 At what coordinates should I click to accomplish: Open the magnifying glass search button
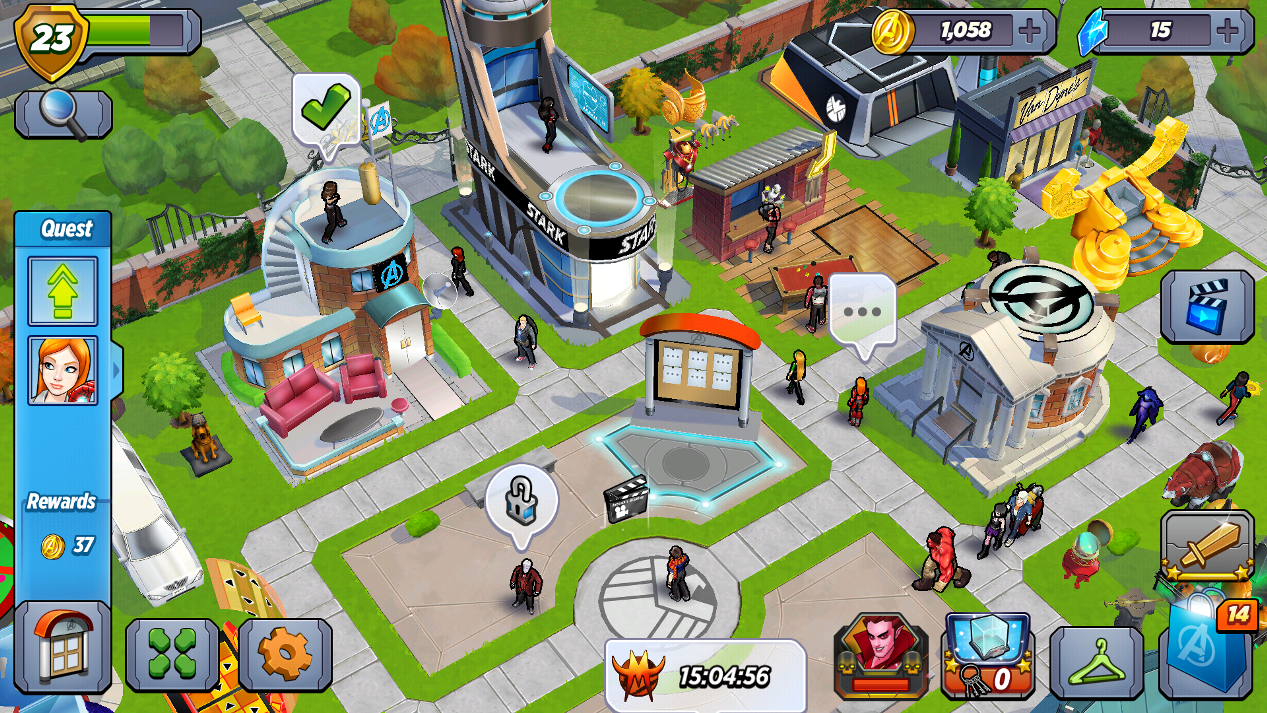click(x=62, y=114)
